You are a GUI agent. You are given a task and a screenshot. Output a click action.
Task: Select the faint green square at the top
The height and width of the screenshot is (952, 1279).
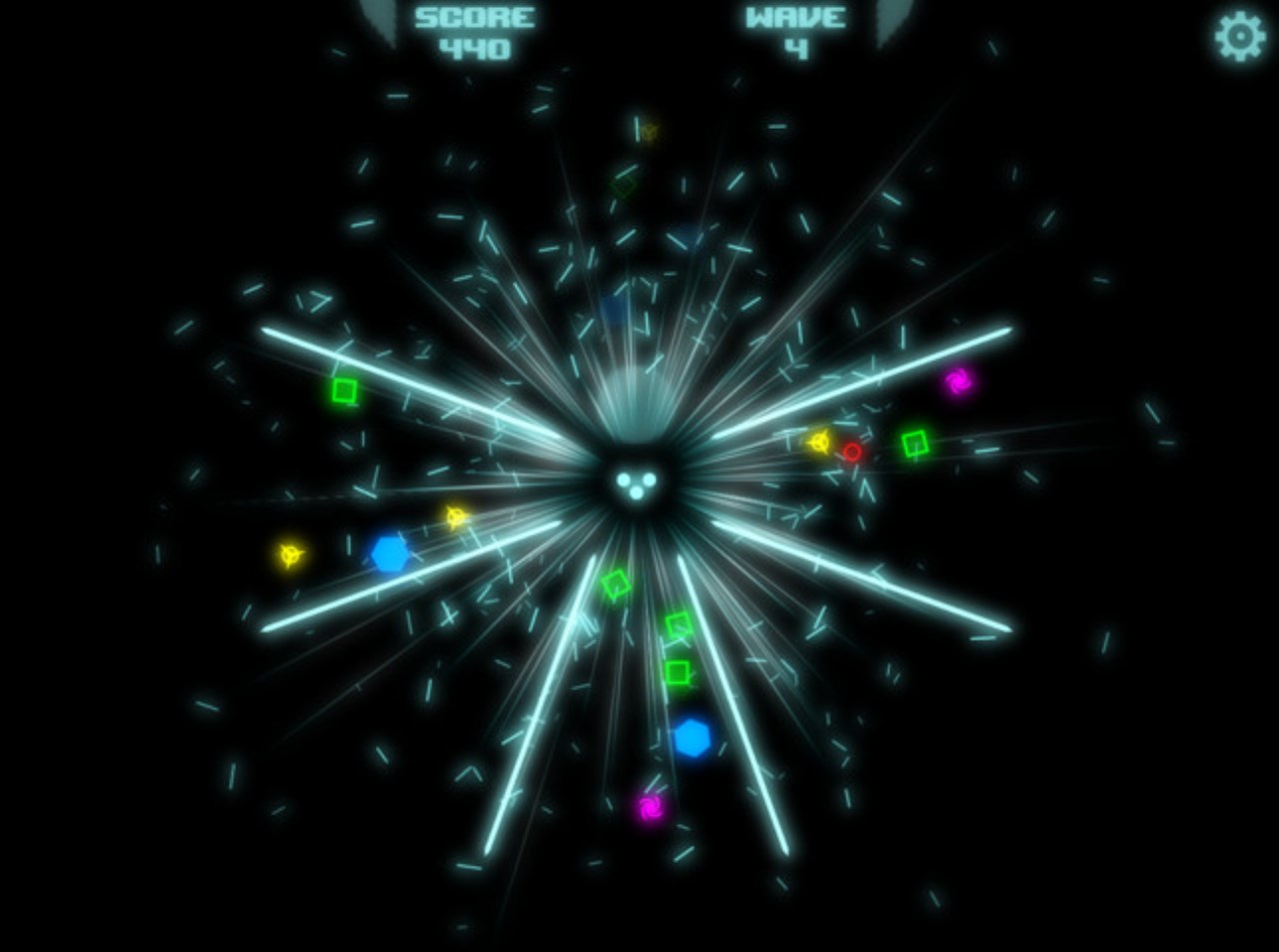625,185
